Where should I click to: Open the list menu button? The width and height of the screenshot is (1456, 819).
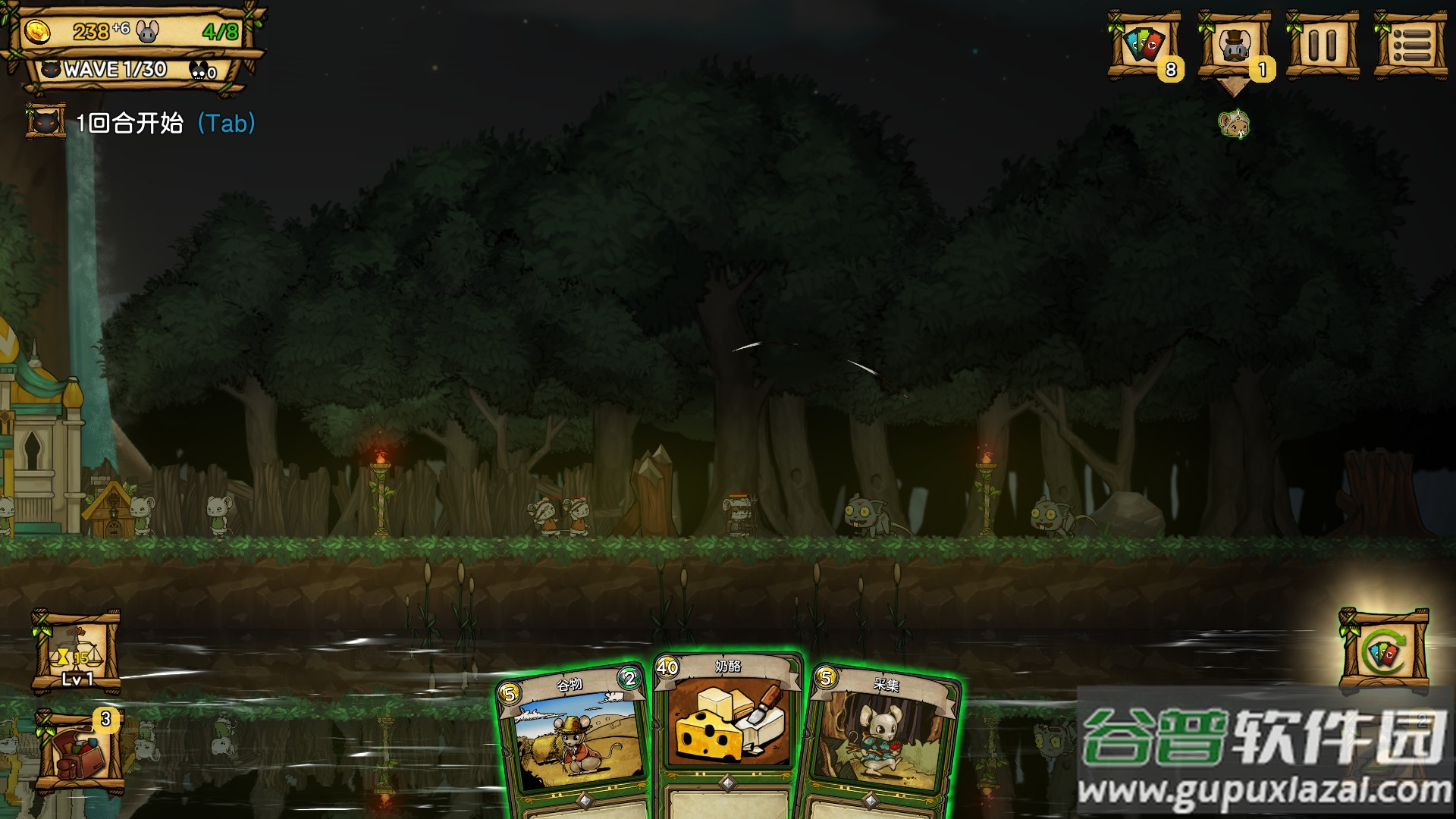coord(1411,45)
